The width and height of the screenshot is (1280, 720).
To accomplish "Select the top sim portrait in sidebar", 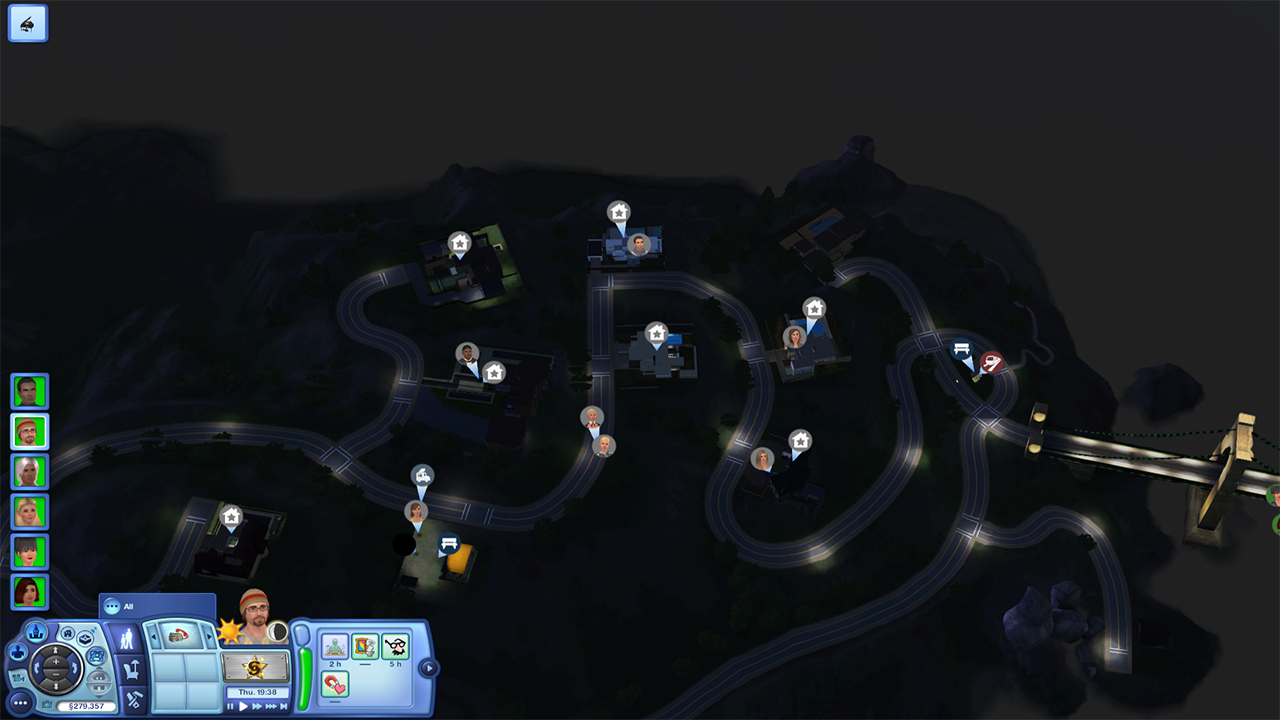I will coord(29,391).
